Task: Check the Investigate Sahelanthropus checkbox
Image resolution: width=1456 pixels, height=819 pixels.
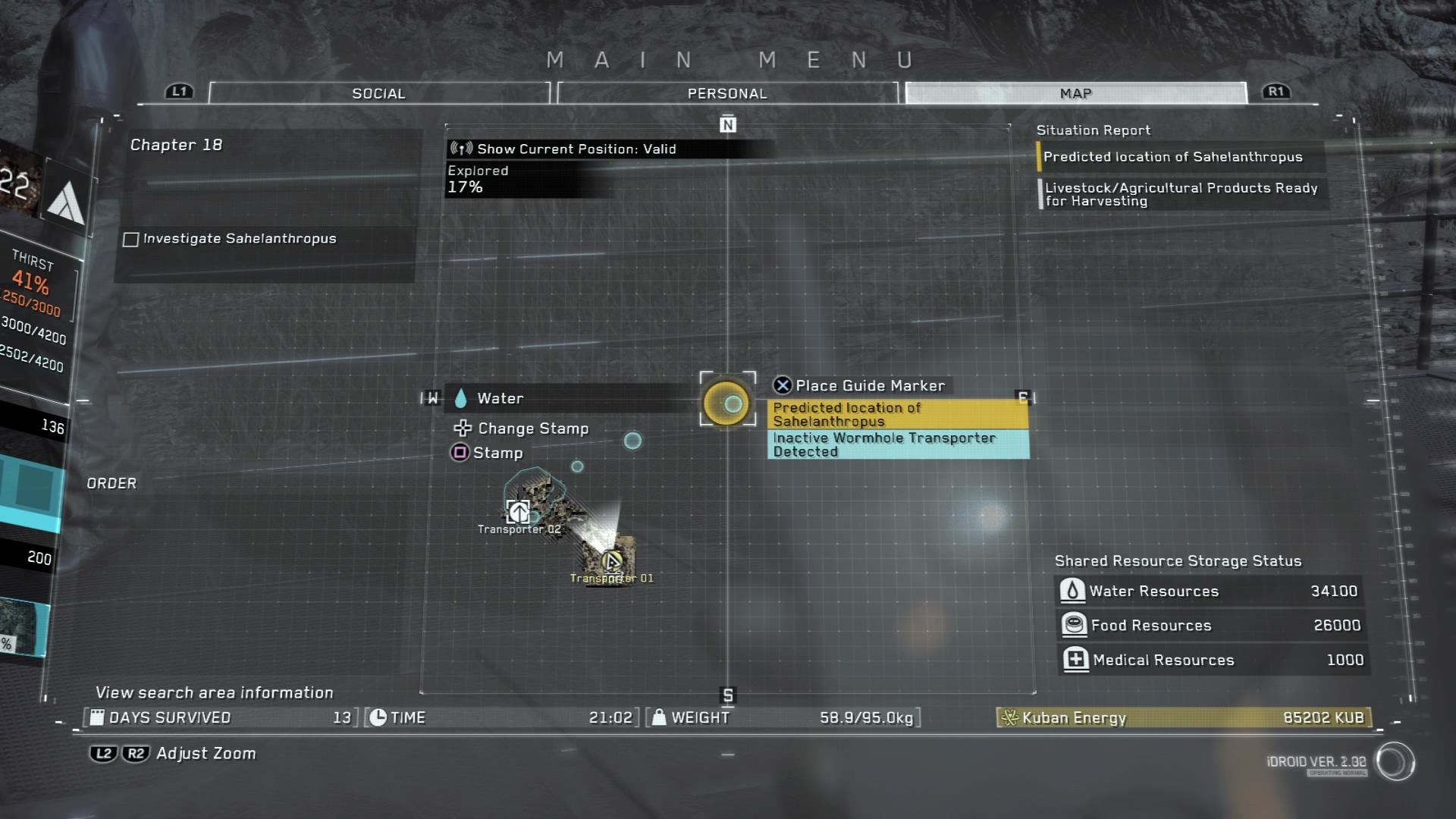Action: point(128,239)
